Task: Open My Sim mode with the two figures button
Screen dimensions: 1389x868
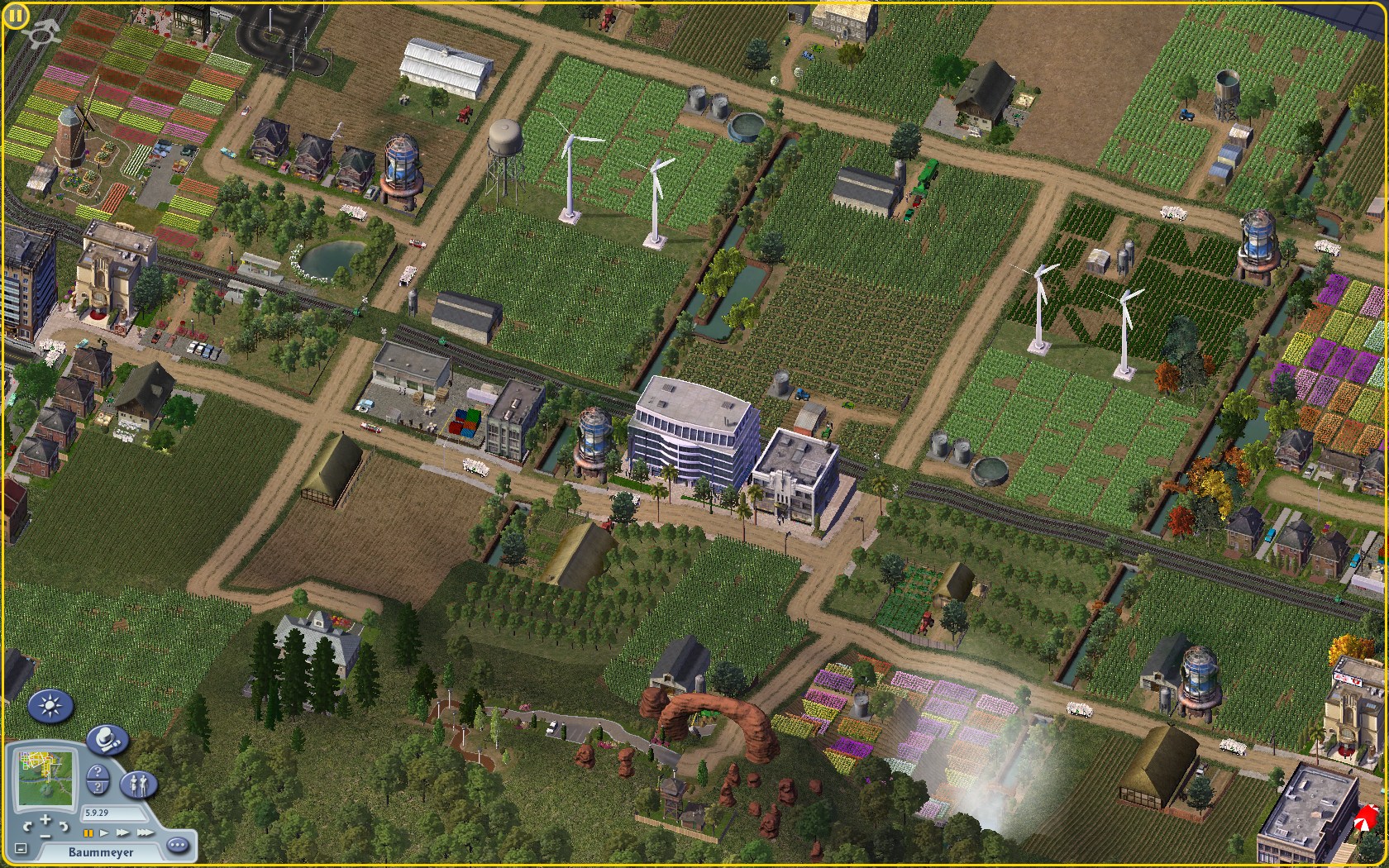Action: [x=139, y=785]
